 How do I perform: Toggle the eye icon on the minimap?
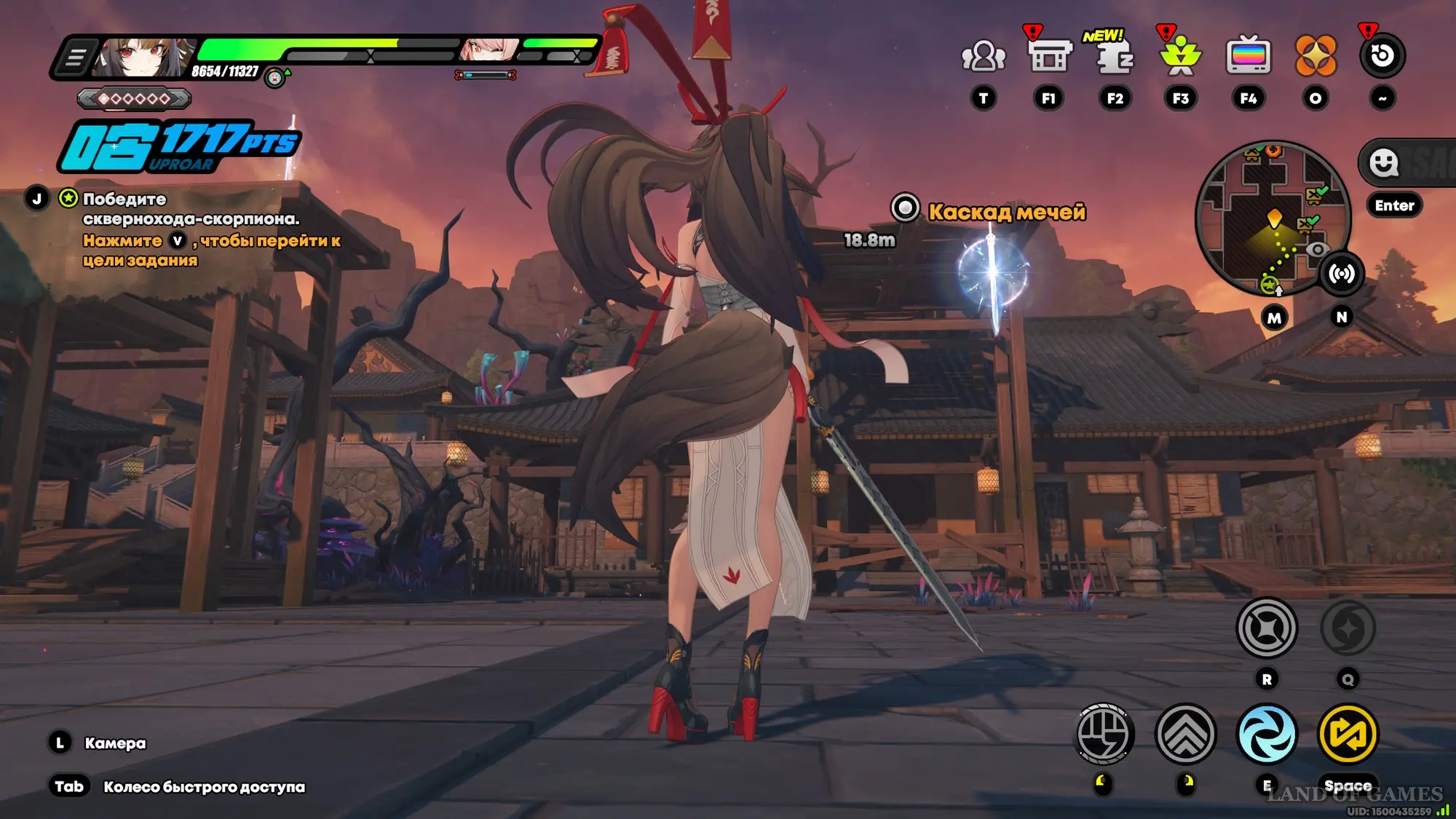click(1318, 250)
